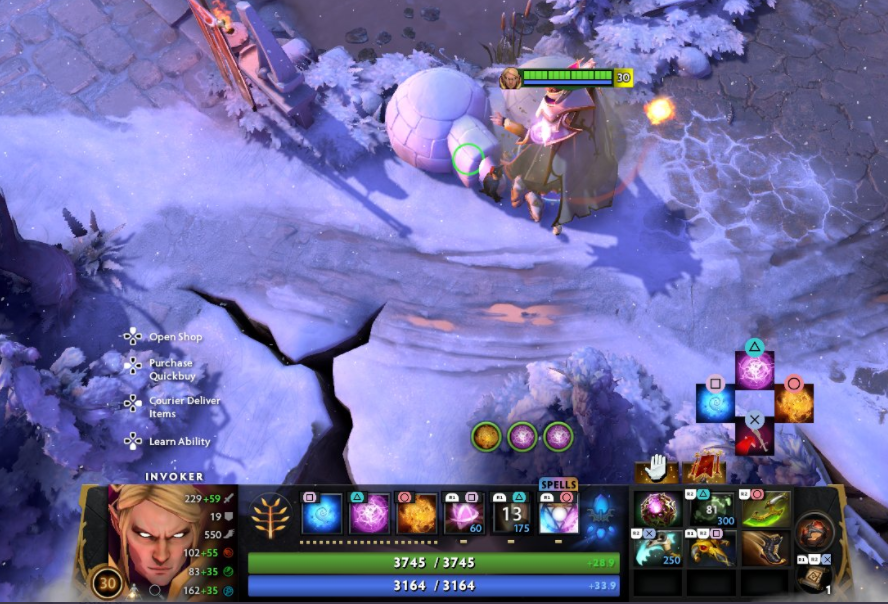Screen dimensions: 888x604
Task: Click the magnifier icon under the portrait
Action: (x=156, y=591)
